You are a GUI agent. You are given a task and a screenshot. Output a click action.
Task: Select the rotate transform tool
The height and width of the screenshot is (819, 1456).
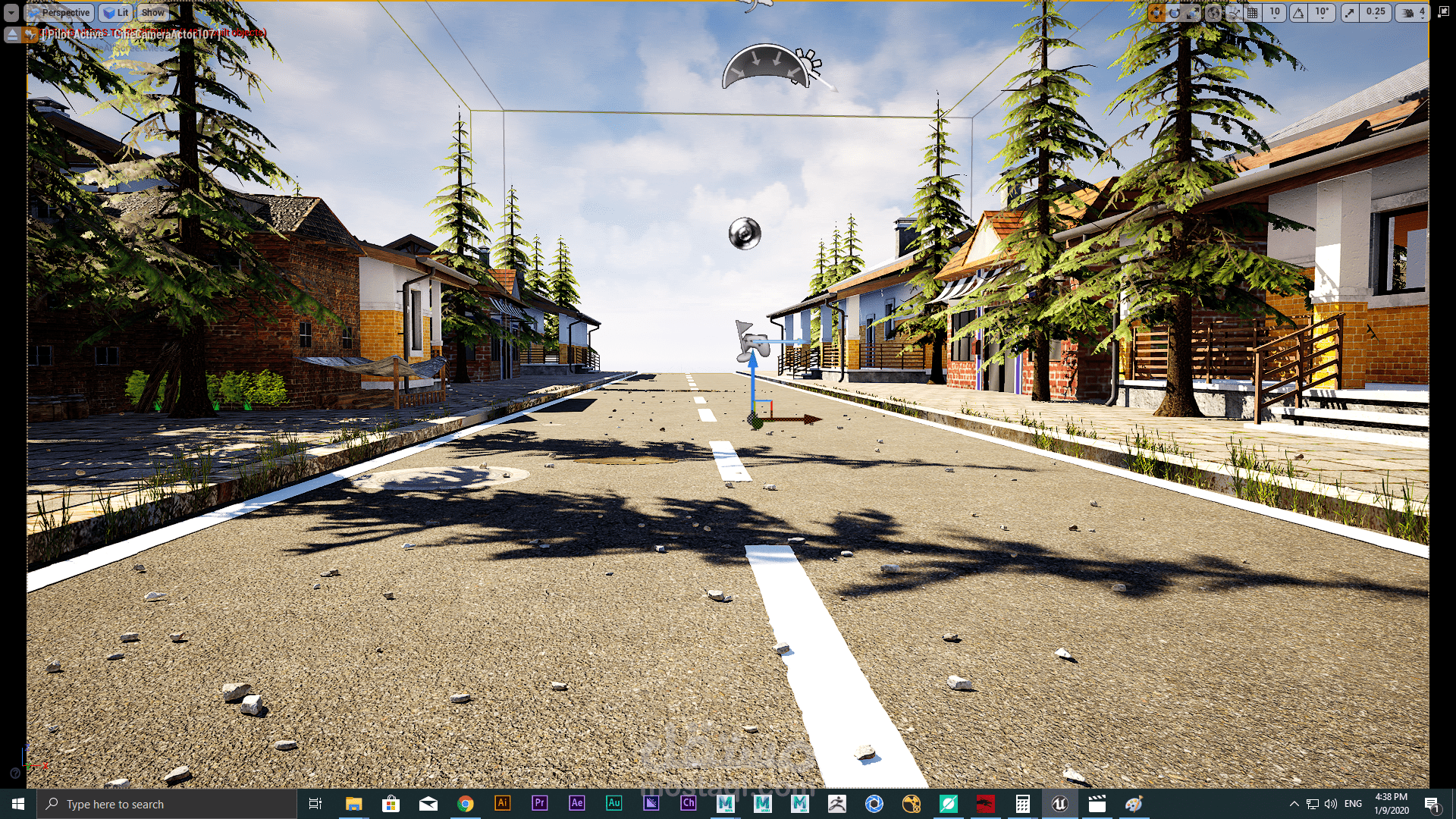pos(1175,13)
